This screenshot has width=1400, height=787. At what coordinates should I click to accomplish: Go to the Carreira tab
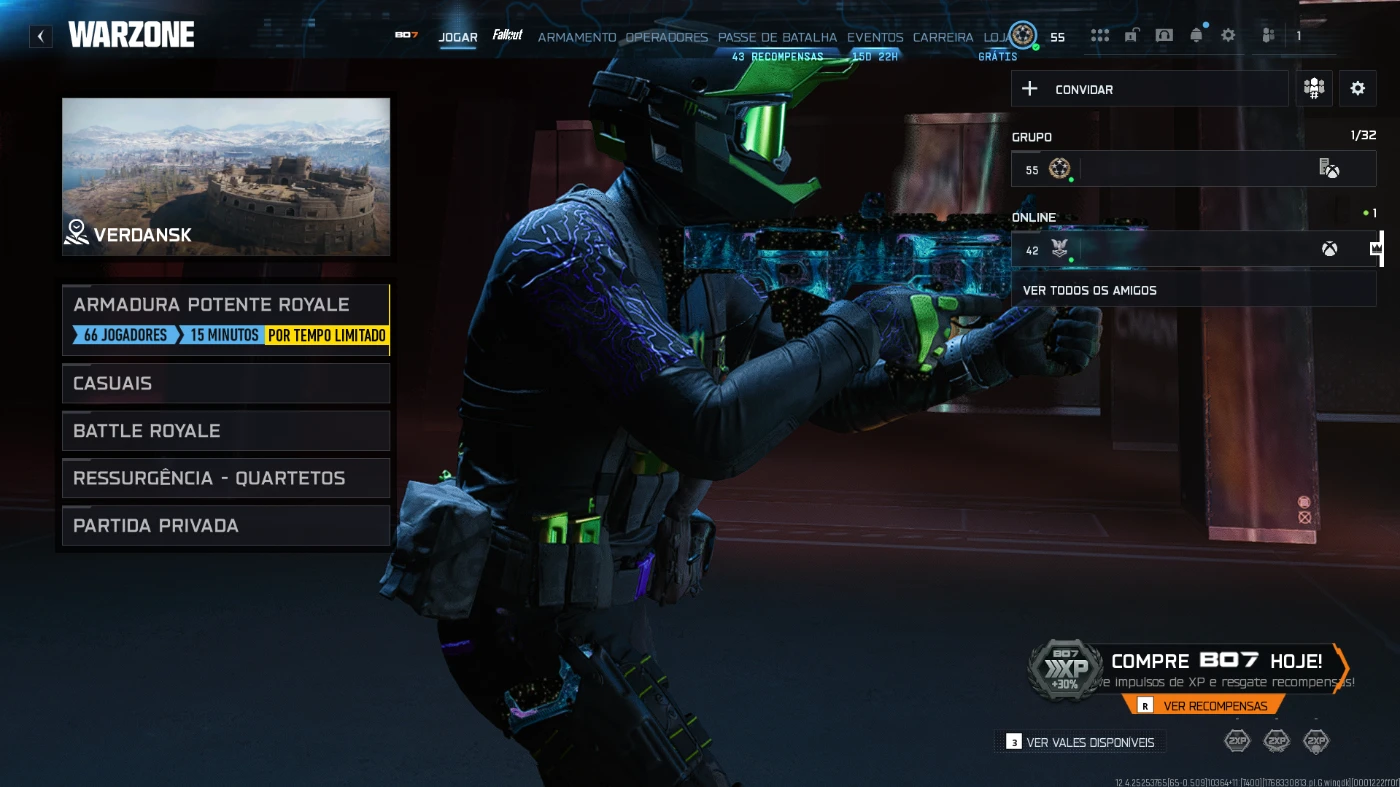pos(943,37)
